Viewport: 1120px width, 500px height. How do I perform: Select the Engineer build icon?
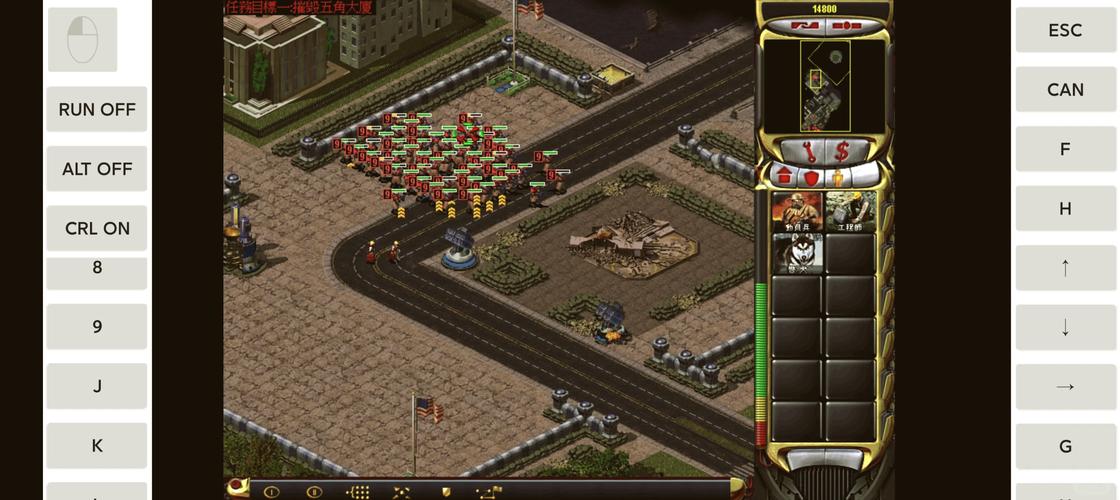(x=850, y=211)
